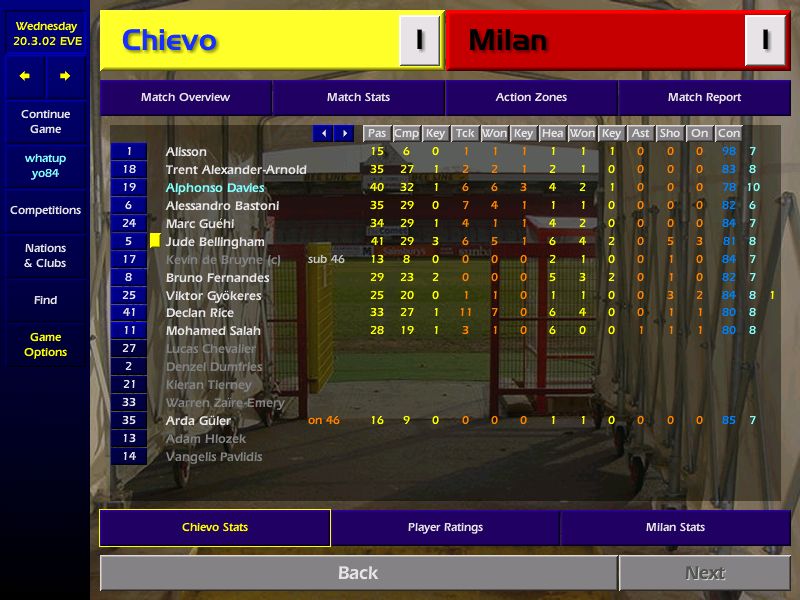Click the sidebar left arrow button
The image size is (800, 600).
(25, 76)
